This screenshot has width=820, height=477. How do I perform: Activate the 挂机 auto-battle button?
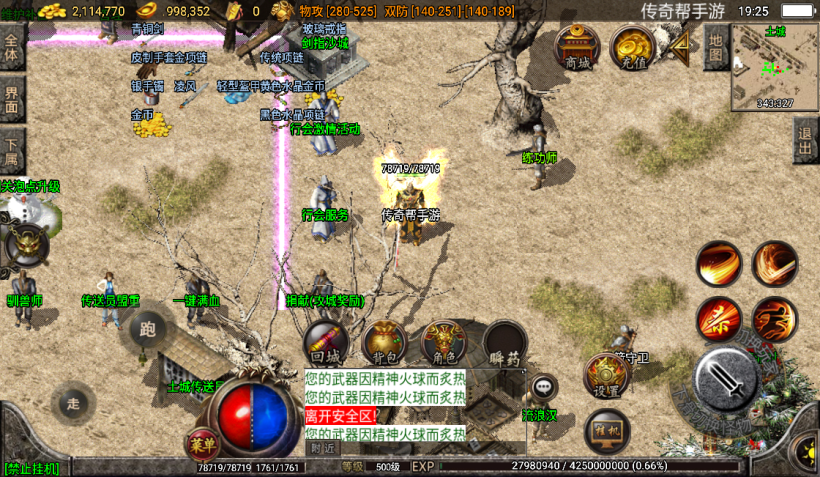[x=607, y=429]
